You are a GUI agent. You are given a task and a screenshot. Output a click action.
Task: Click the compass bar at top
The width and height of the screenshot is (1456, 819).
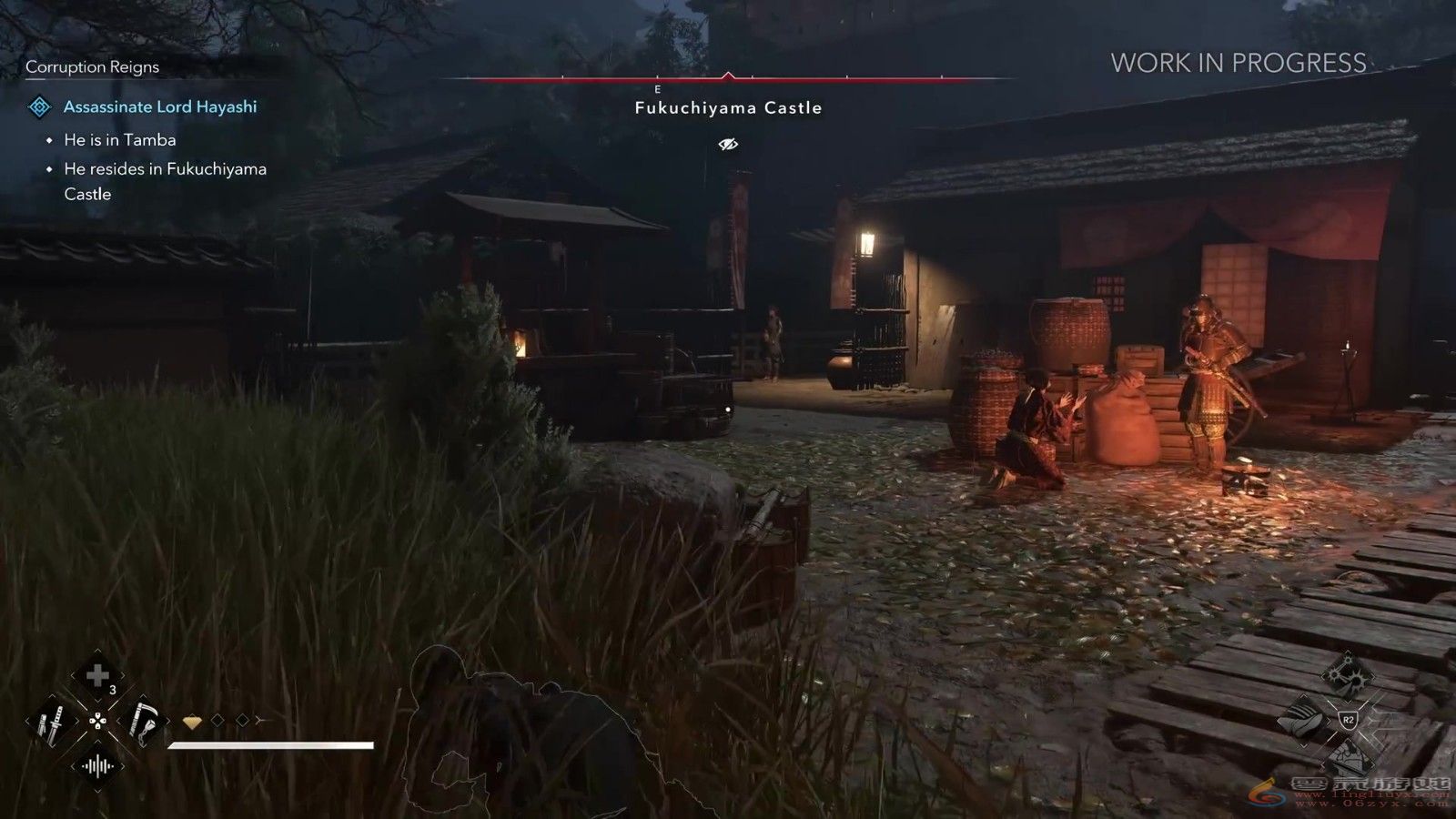(x=727, y=79)
